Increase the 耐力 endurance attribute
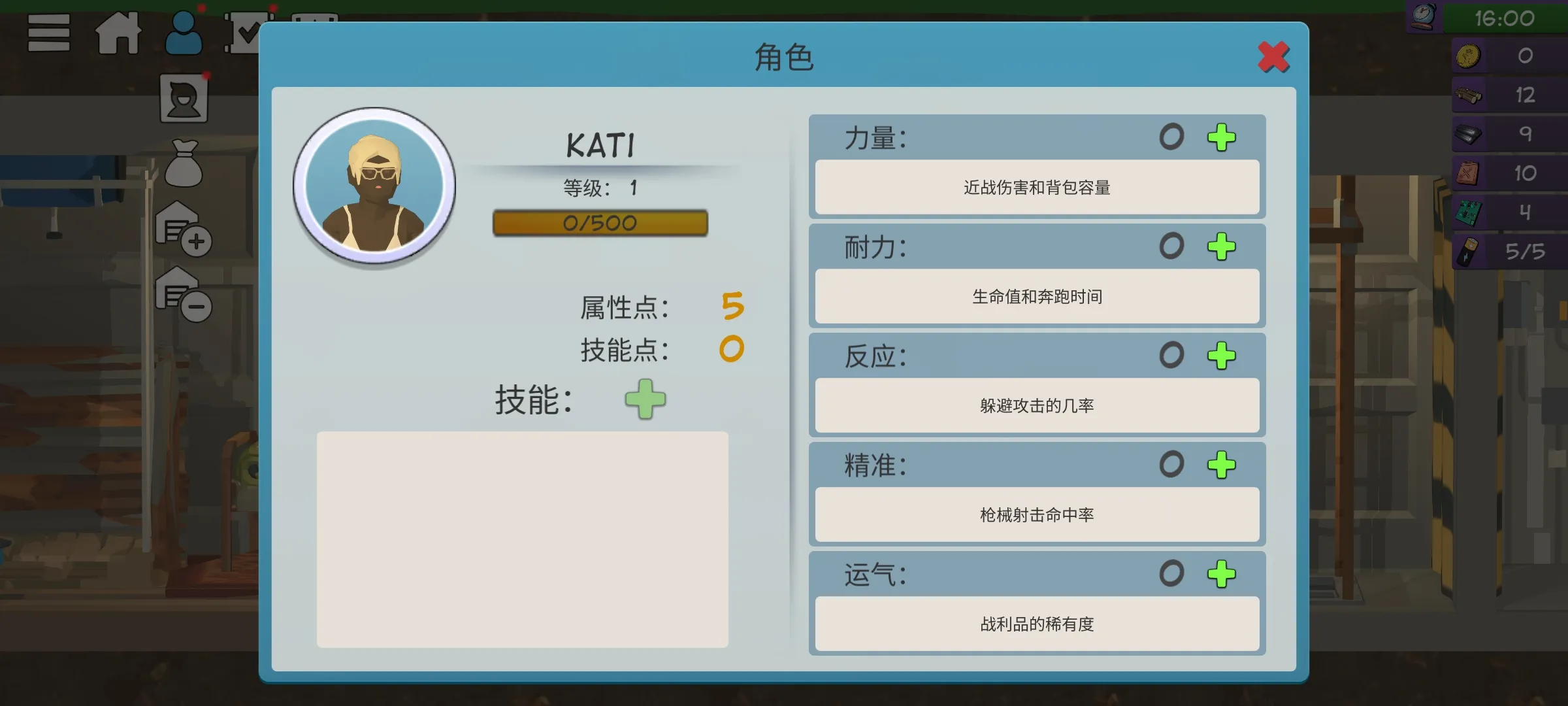 tap(1220, 247)
